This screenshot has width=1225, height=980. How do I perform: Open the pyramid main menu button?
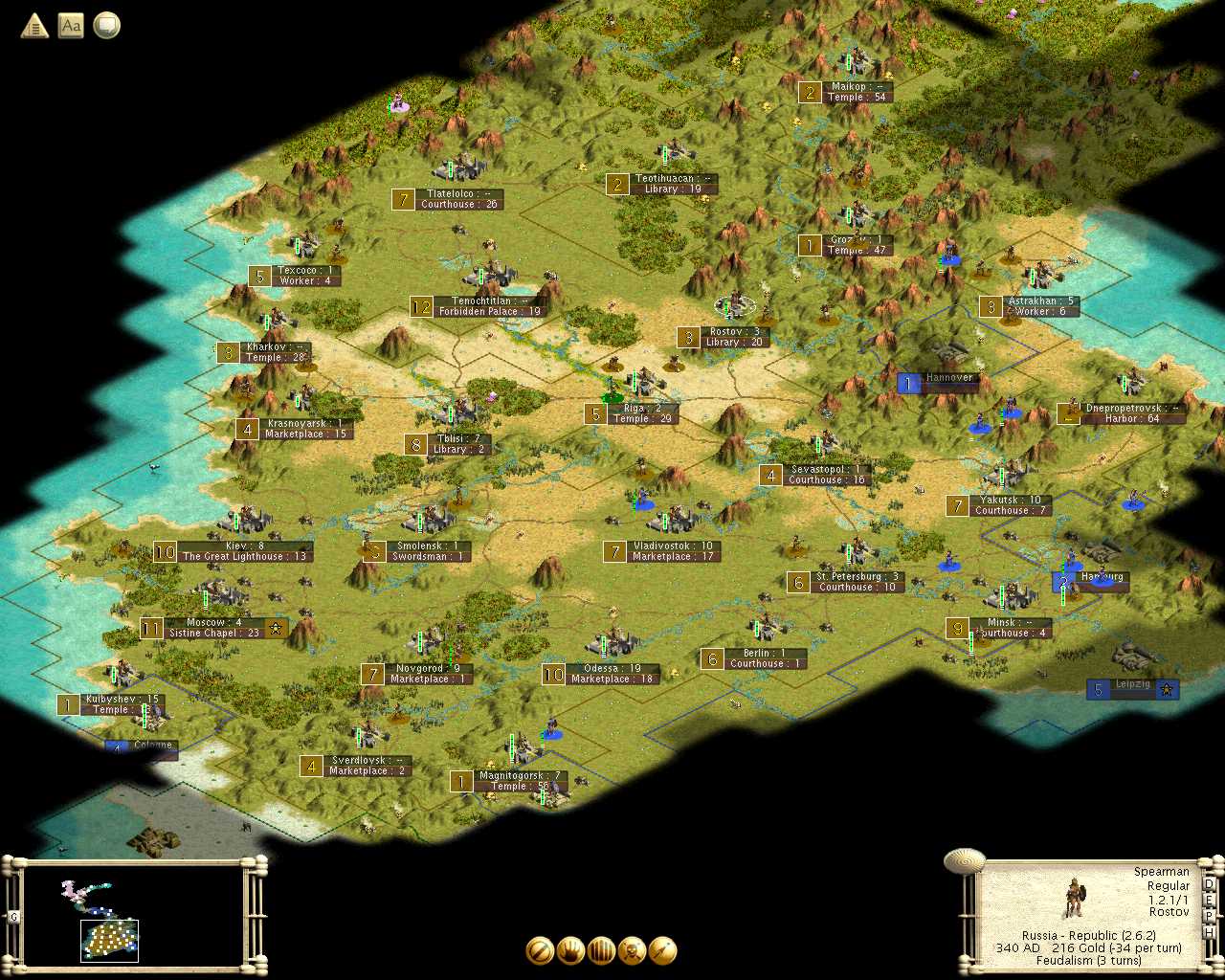coord(34,26)
